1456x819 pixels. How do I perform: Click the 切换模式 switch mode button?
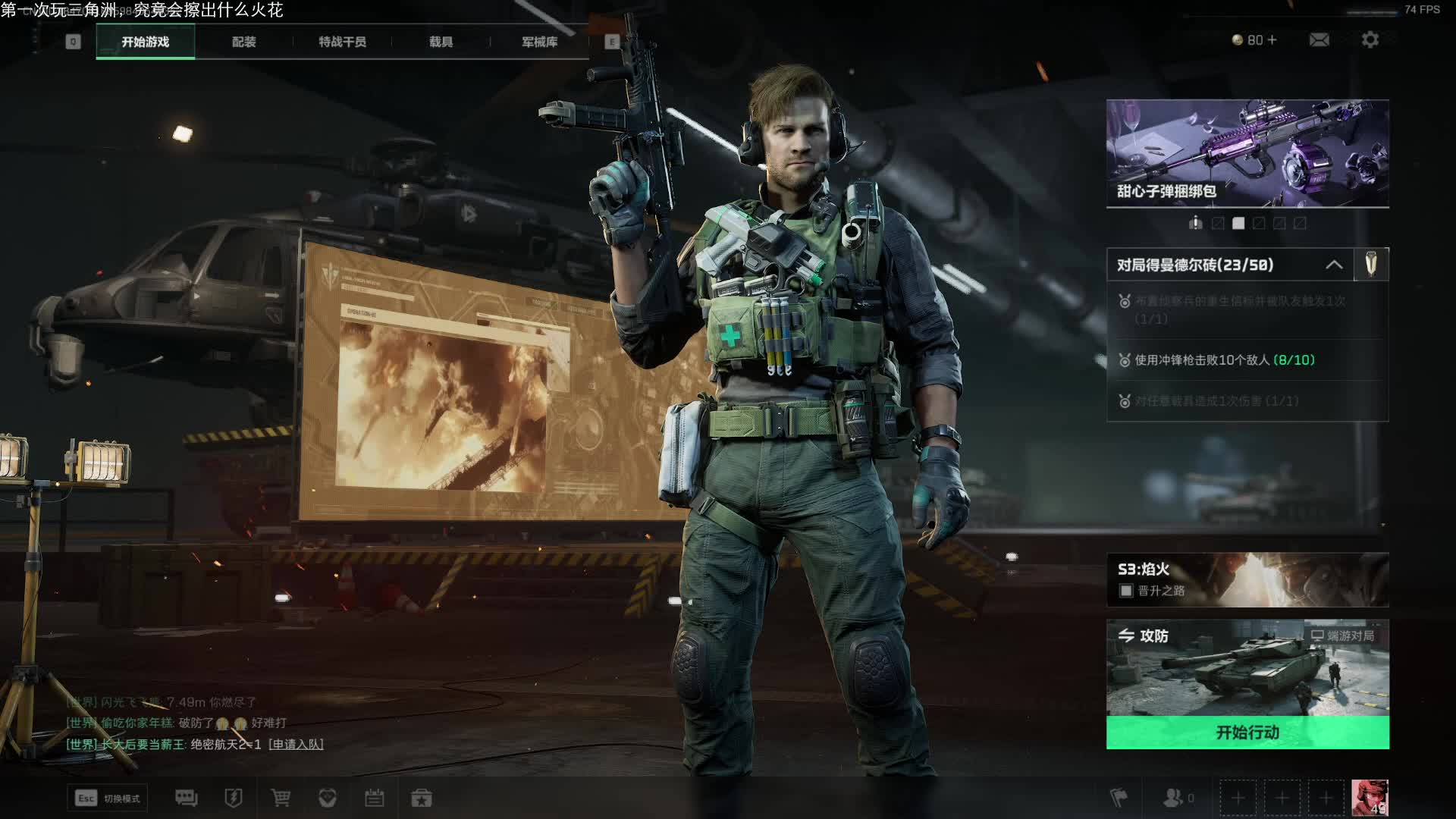pos(108,798)
